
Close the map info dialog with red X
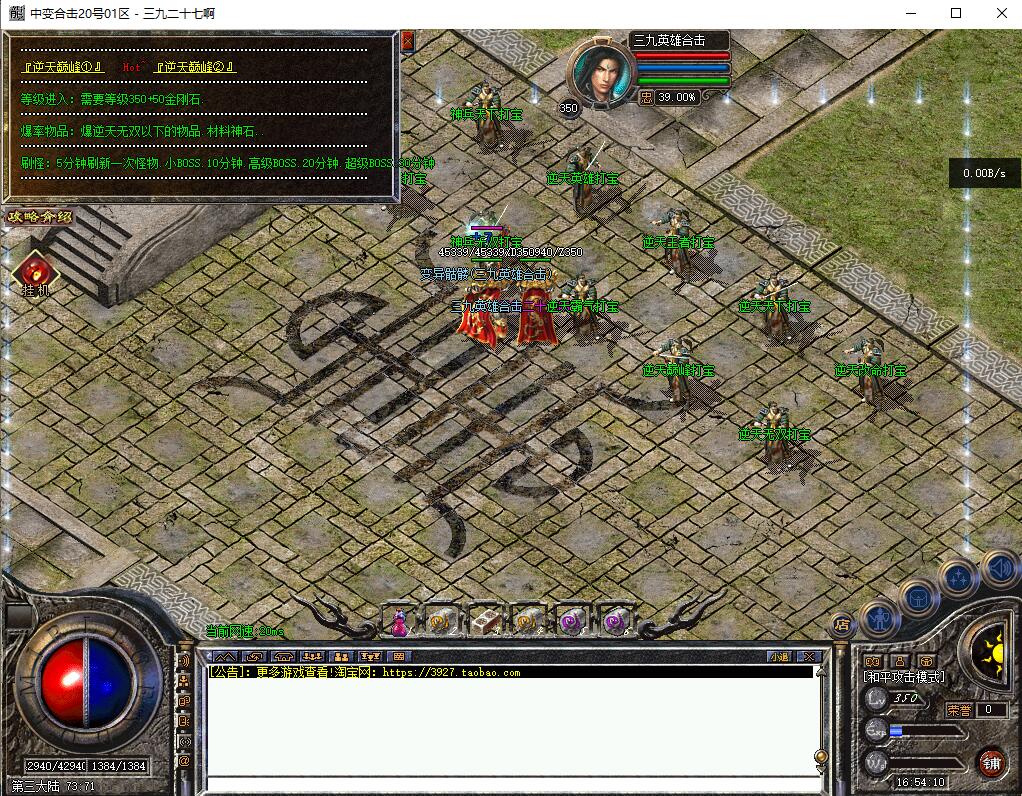pyautogui.click(x=407, y=41)
